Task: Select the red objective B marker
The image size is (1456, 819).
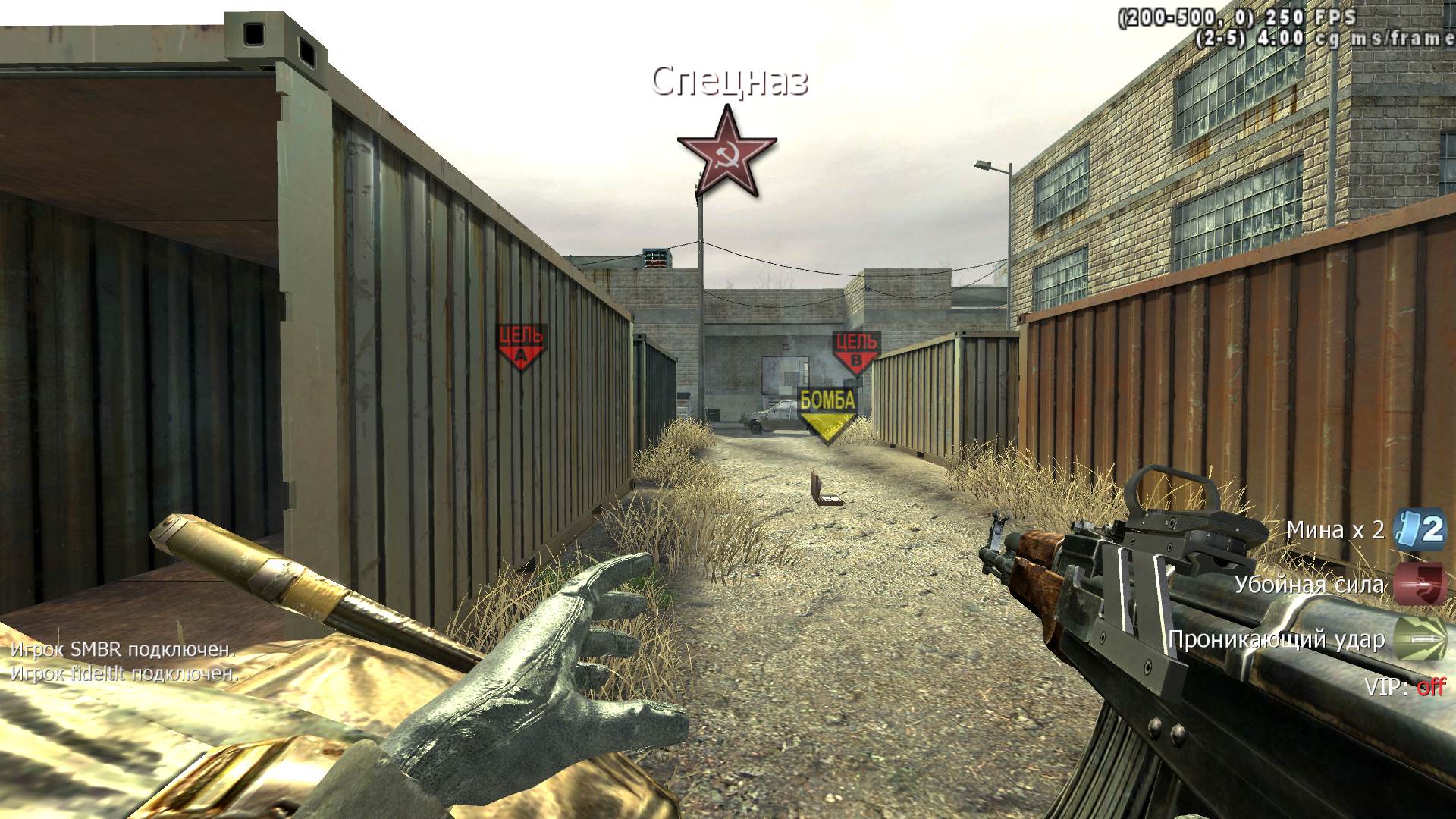Action: pyautogui.click(x=856, y=353)
